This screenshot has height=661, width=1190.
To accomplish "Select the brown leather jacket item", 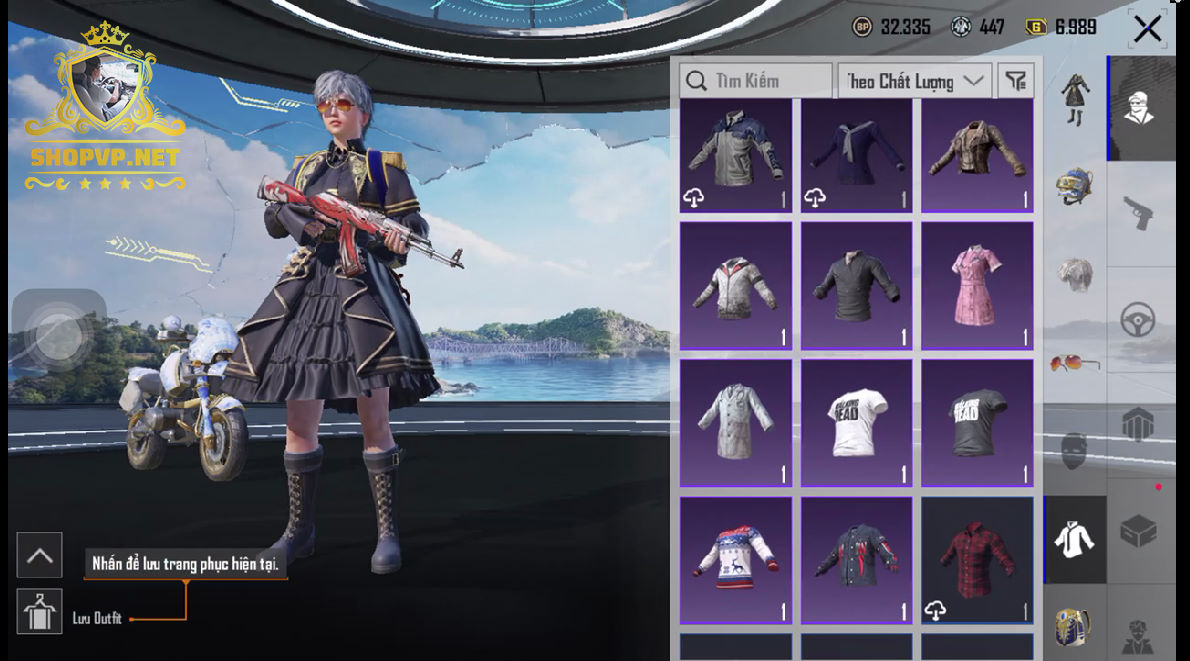I will [977, 155].
